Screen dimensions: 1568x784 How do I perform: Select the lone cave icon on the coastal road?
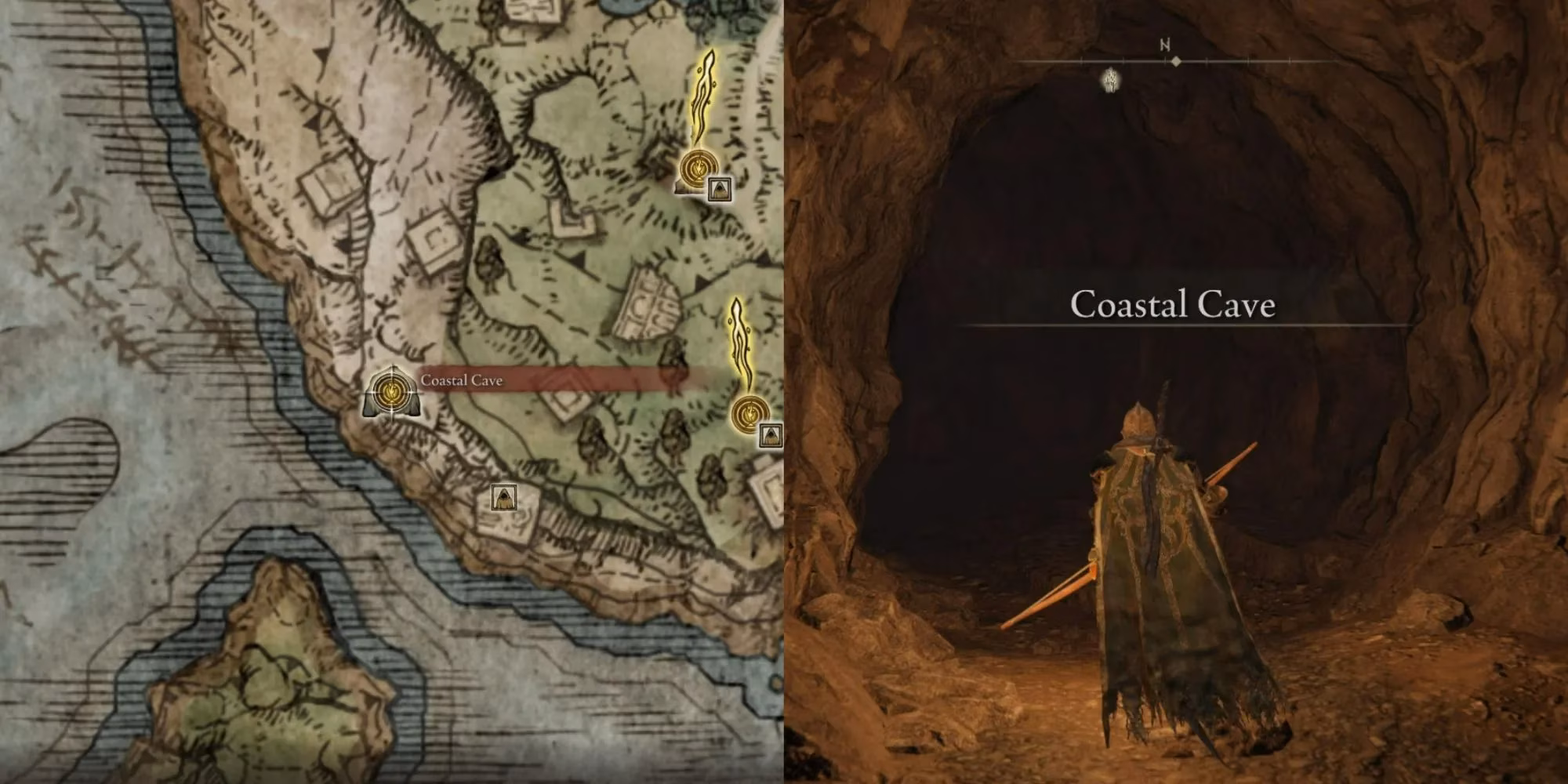click(x=503, y=496)
